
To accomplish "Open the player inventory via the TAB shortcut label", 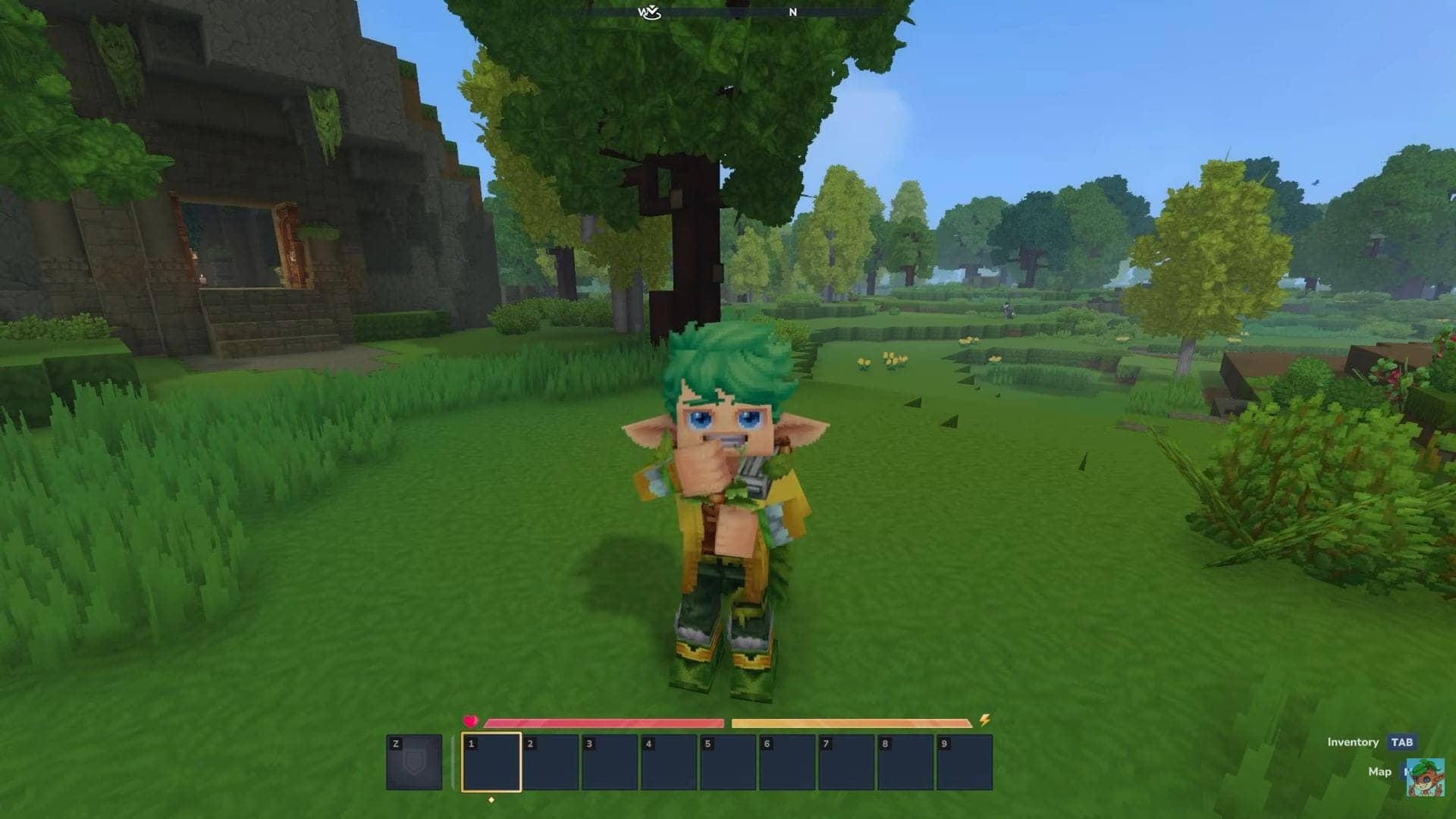I will tap(1401, 742).
